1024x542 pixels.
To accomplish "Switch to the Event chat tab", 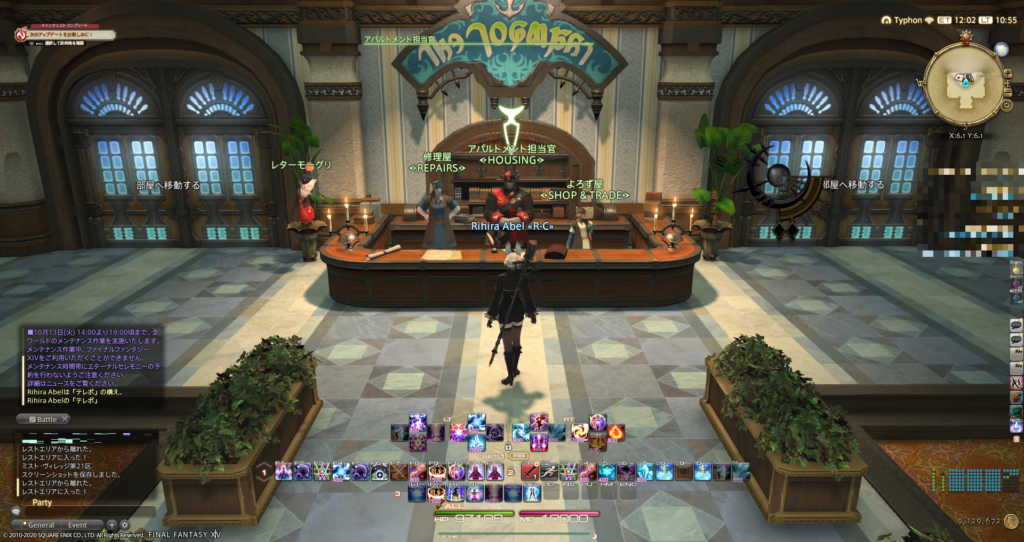I will 78,524.
